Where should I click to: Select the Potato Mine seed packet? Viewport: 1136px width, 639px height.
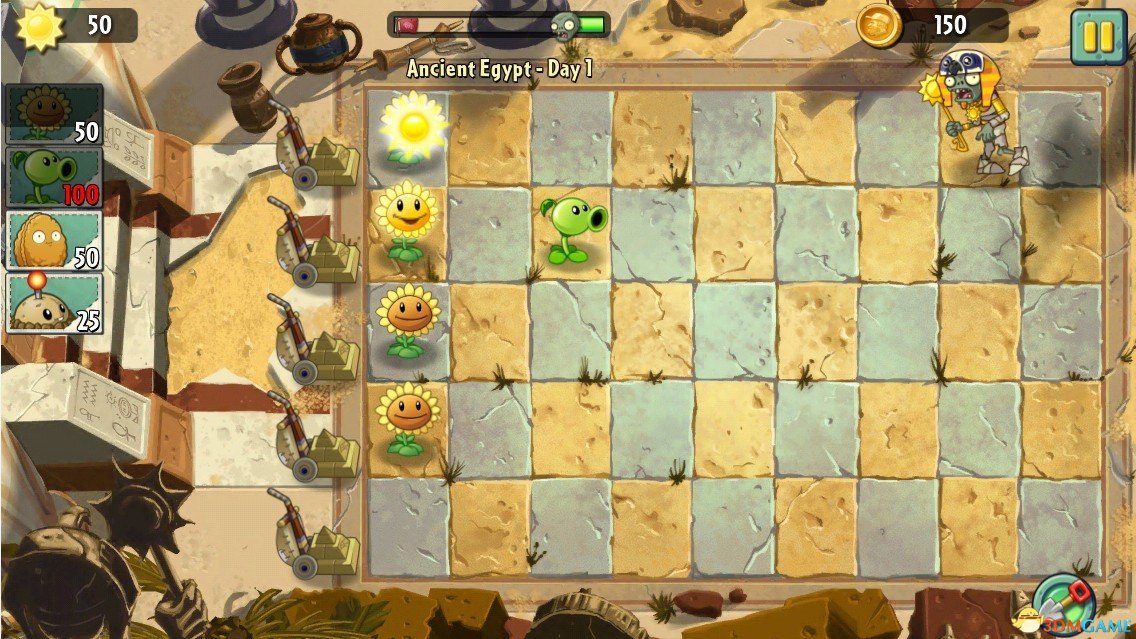(54, 302)
